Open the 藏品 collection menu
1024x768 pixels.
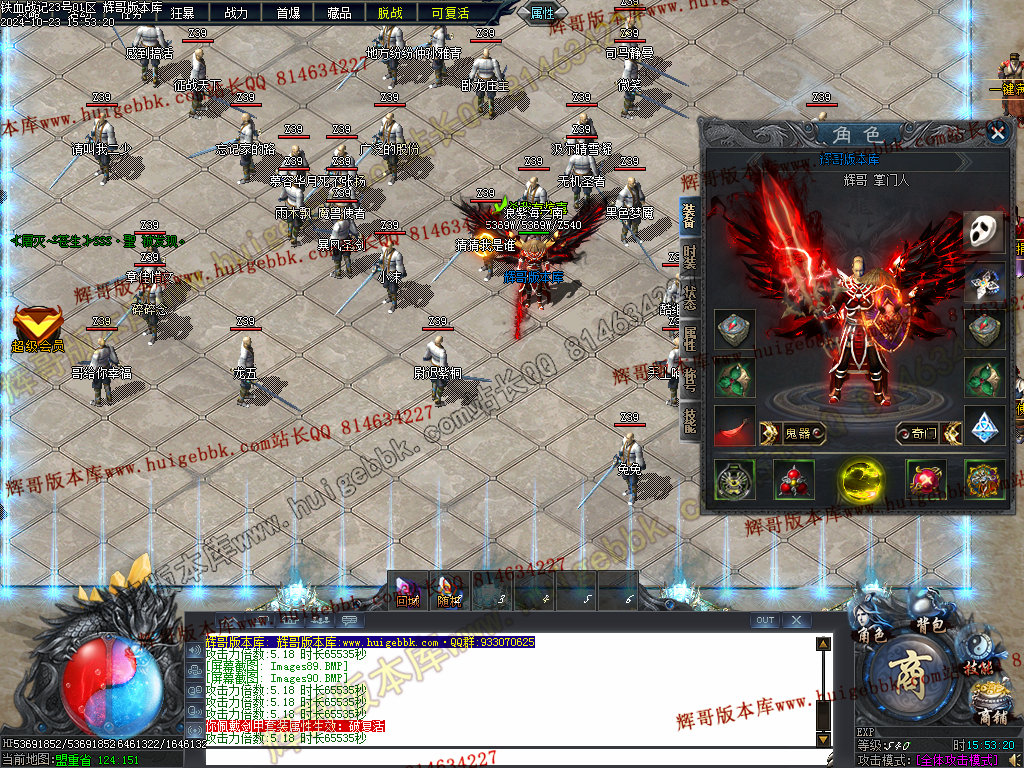tap(340, 13)
